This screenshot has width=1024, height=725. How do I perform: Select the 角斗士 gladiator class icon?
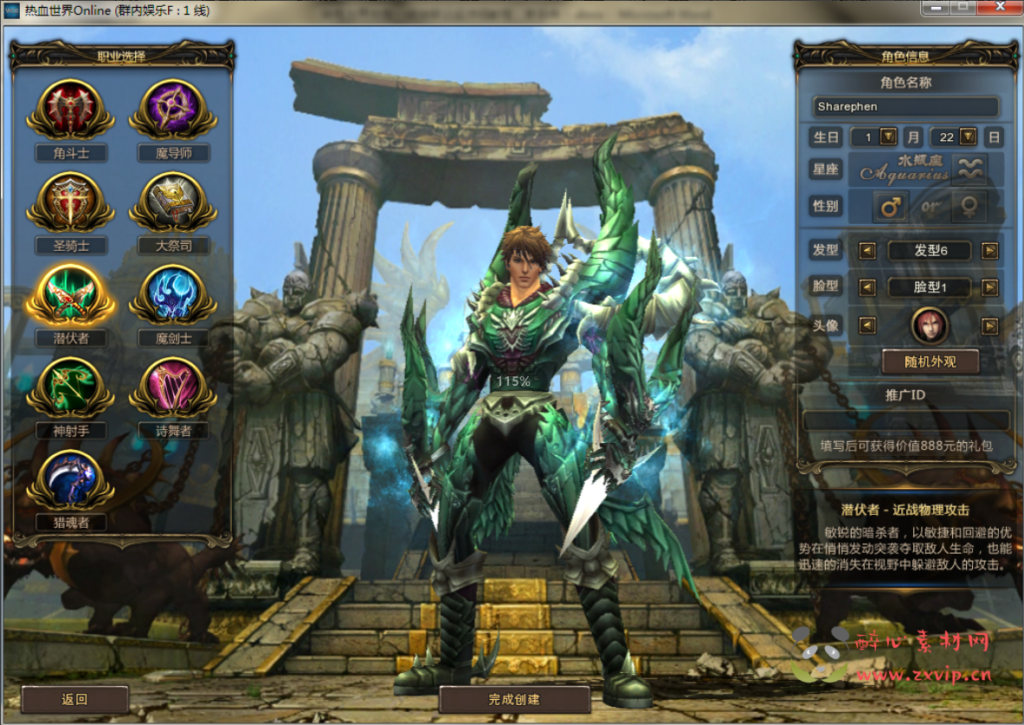coord(70,109)
